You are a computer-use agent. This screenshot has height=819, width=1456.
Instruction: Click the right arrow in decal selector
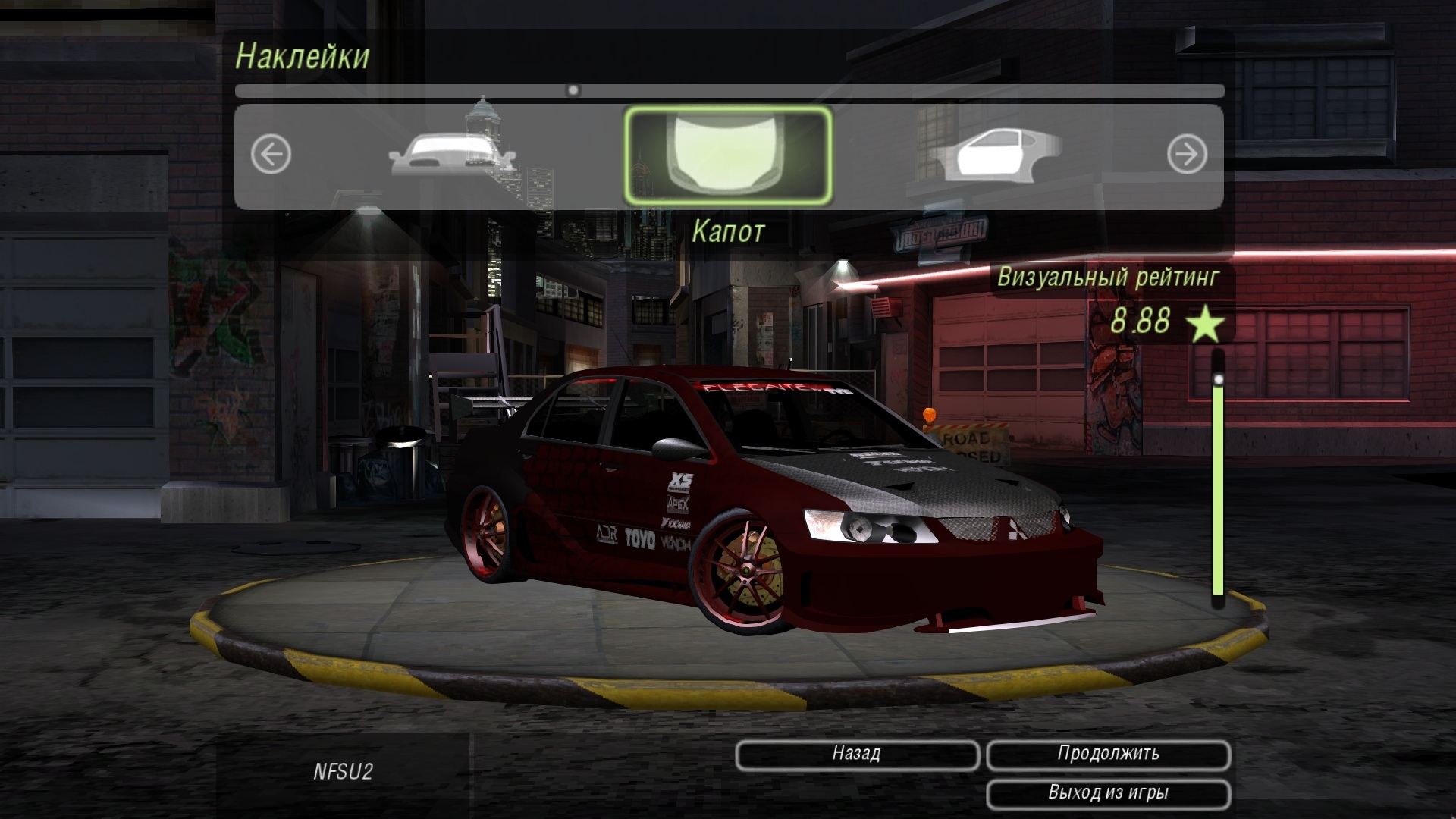pyautogui.click(x=1186, y=155)
